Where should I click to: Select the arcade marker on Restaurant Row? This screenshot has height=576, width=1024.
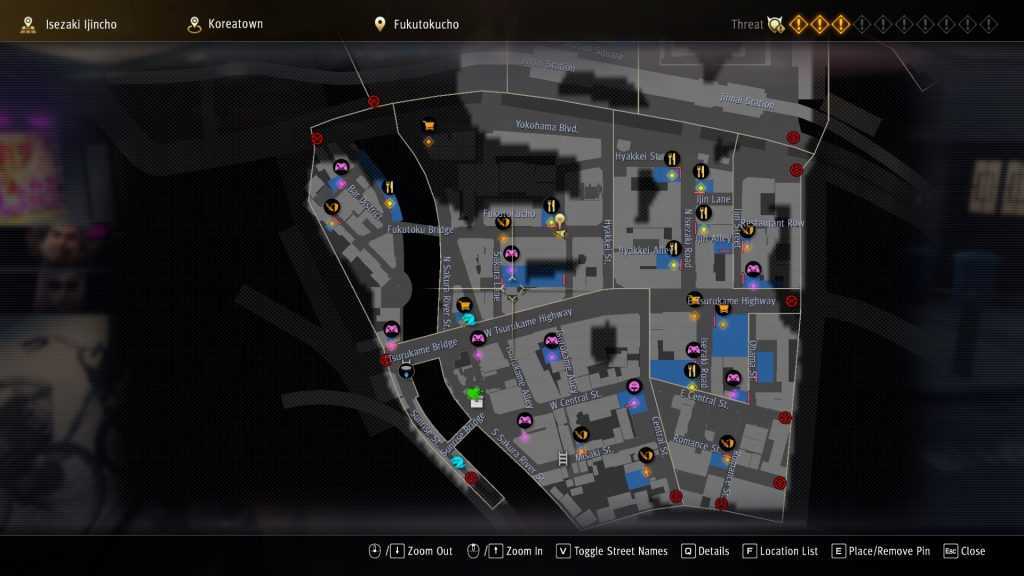(753, 268)
